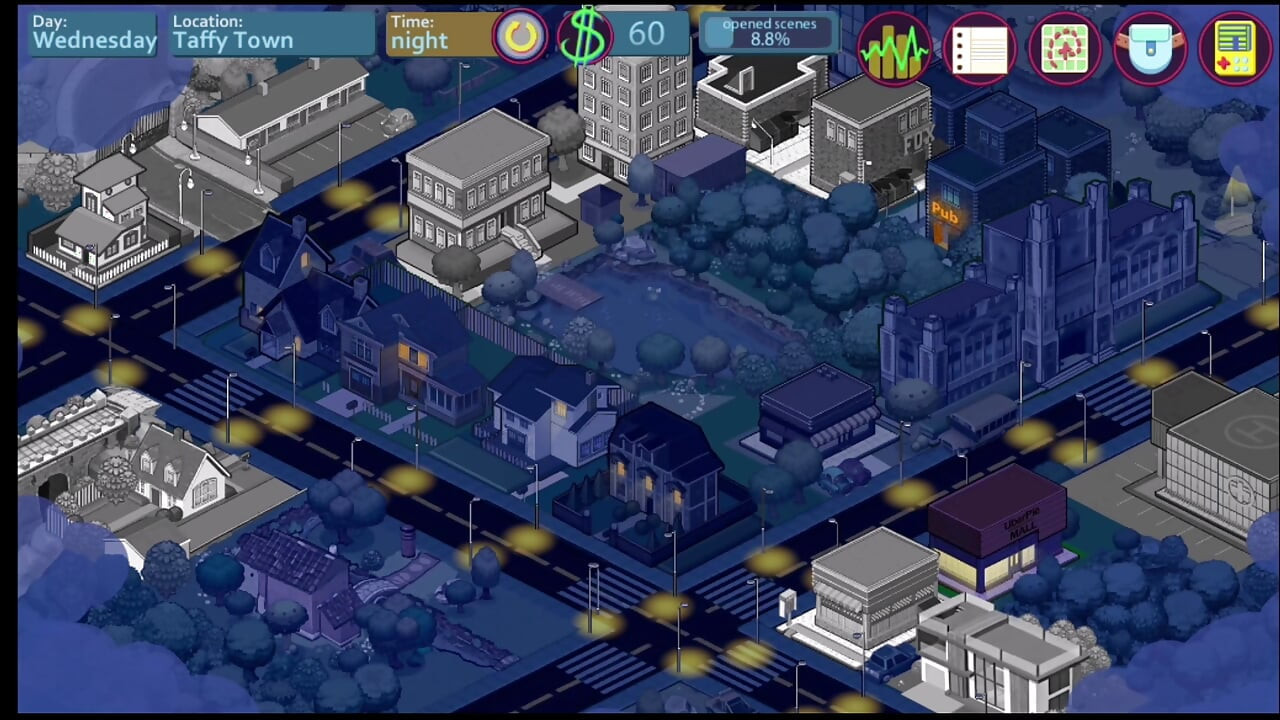Viewport: 1280px width, 720px height.
Task: Open the stats chart icon
Action: pyautogui.click(x=893, y=48)
